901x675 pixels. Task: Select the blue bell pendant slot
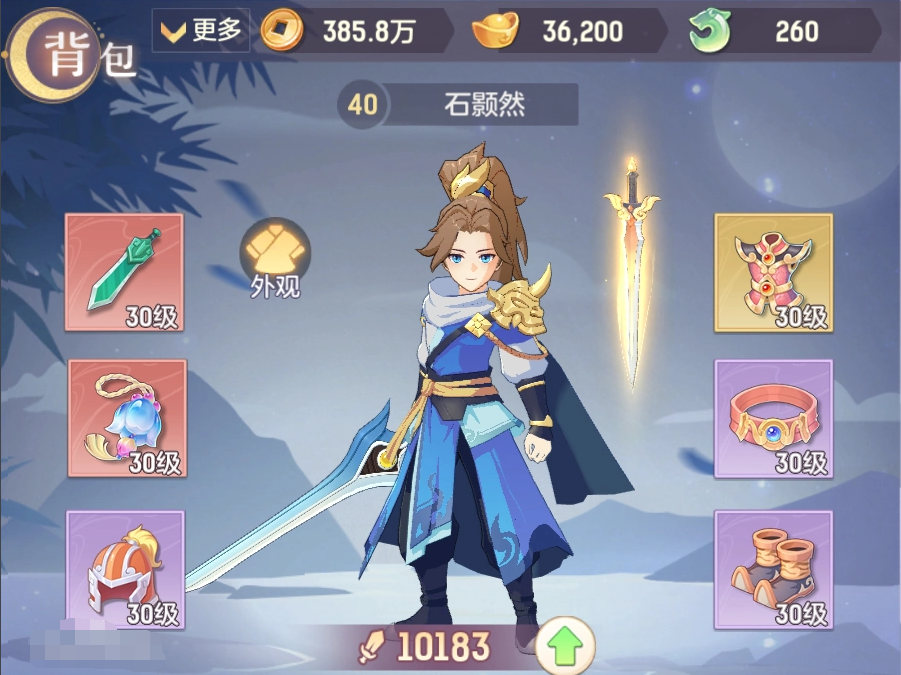126,418
